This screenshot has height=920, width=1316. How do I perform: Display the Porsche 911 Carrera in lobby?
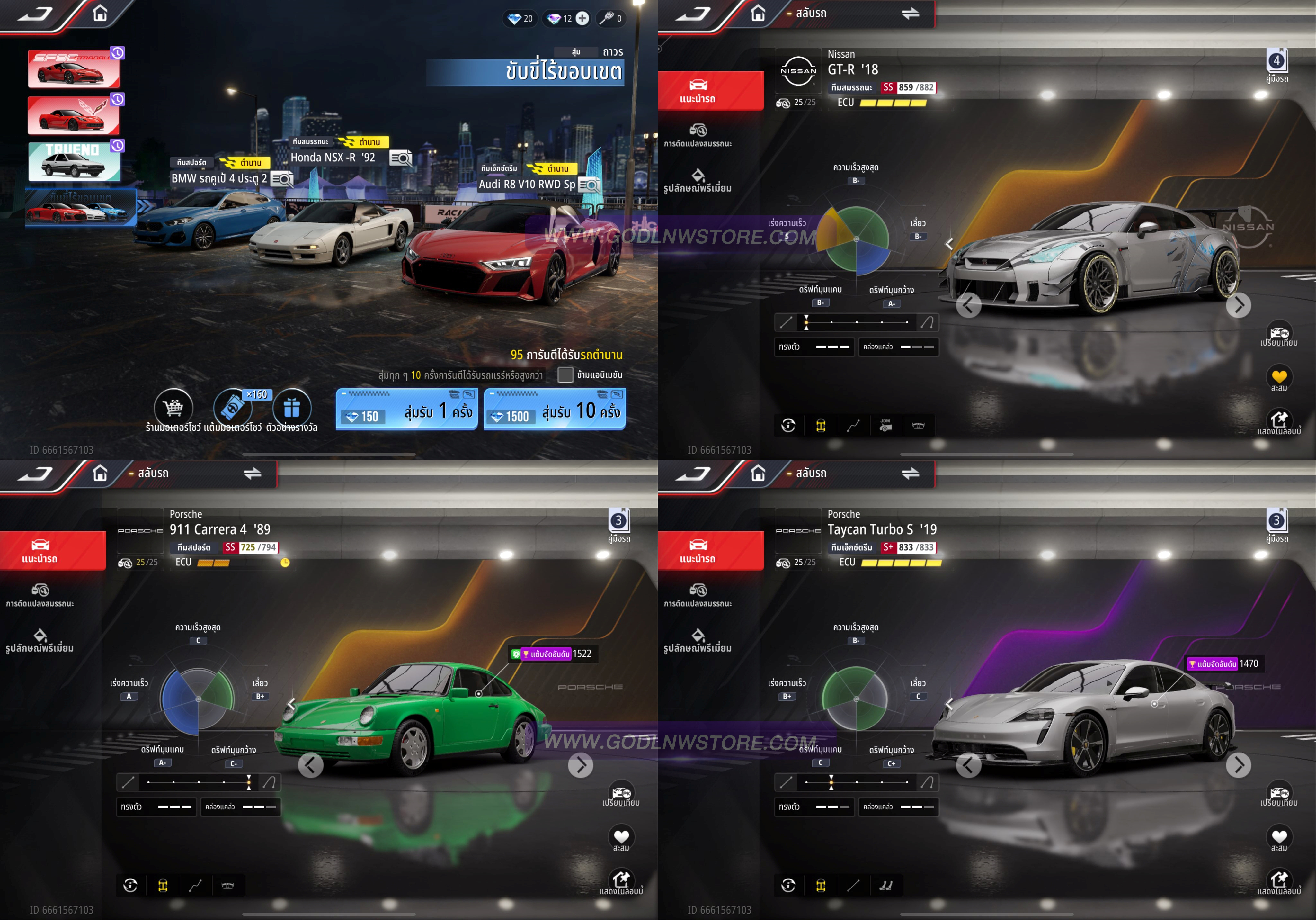pyautogui.click(x=621, y=881)
